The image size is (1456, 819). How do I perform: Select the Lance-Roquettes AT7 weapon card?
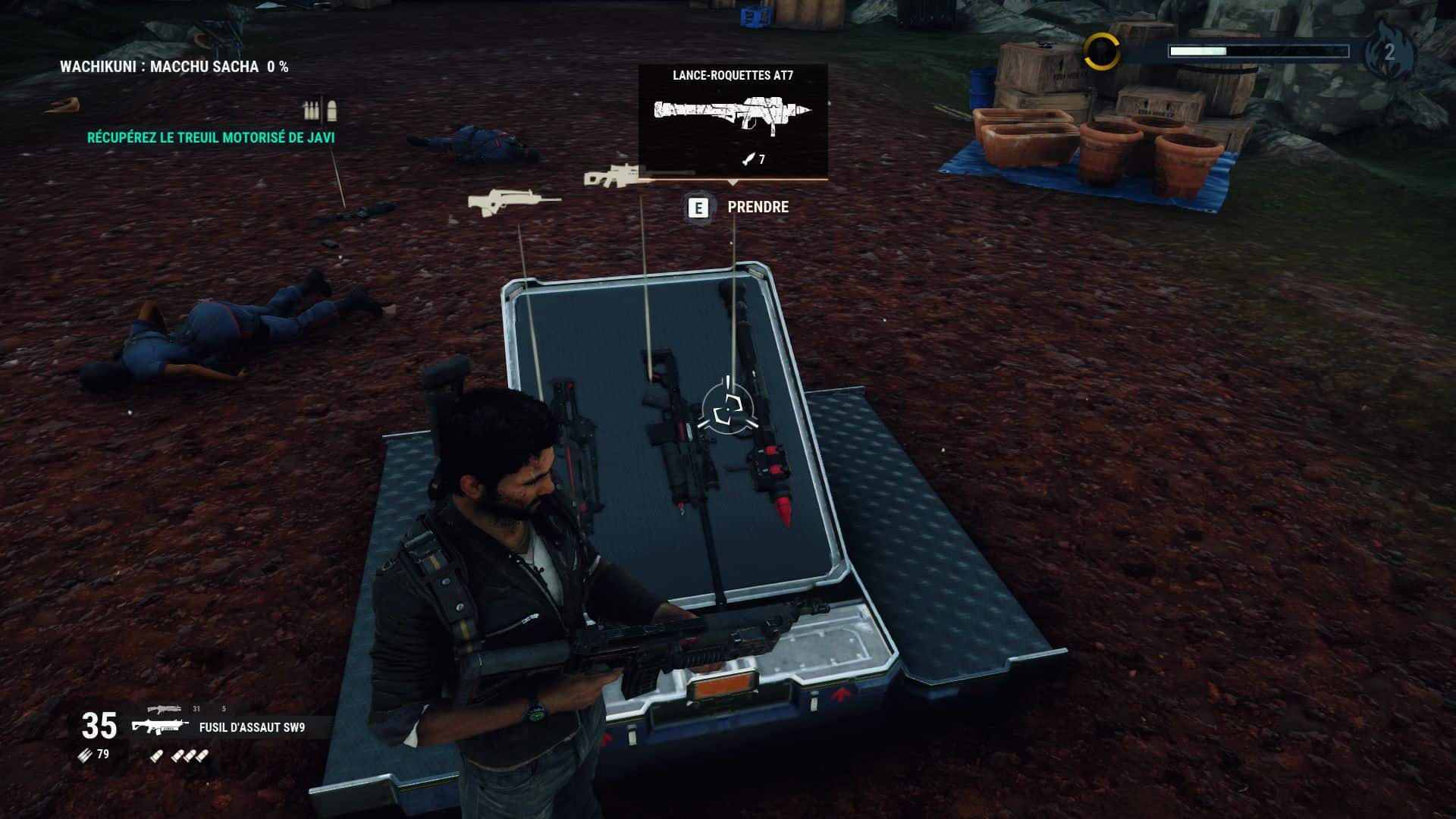(x=733, y=120)
